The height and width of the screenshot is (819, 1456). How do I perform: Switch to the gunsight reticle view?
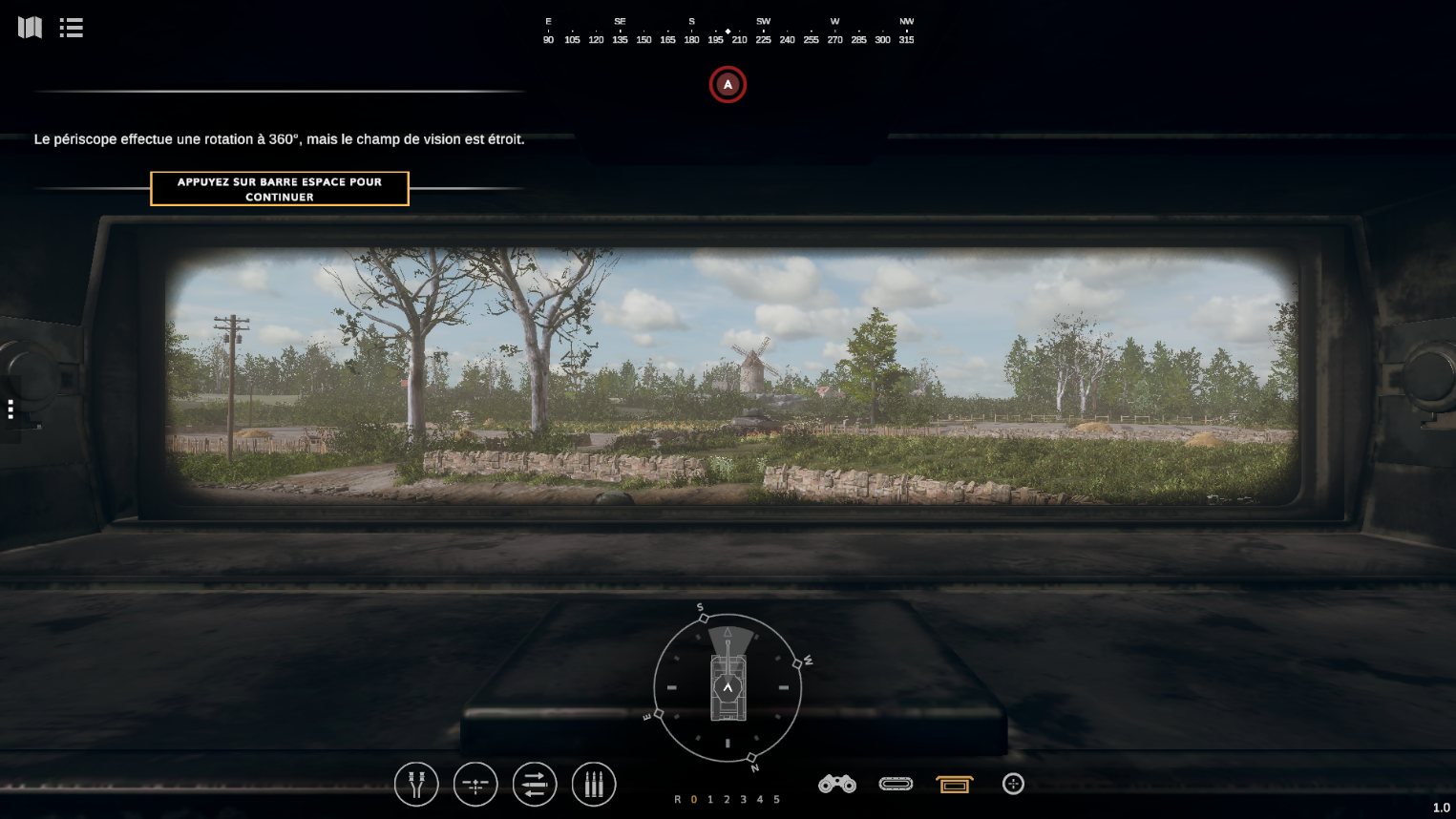click(1013, 785)
